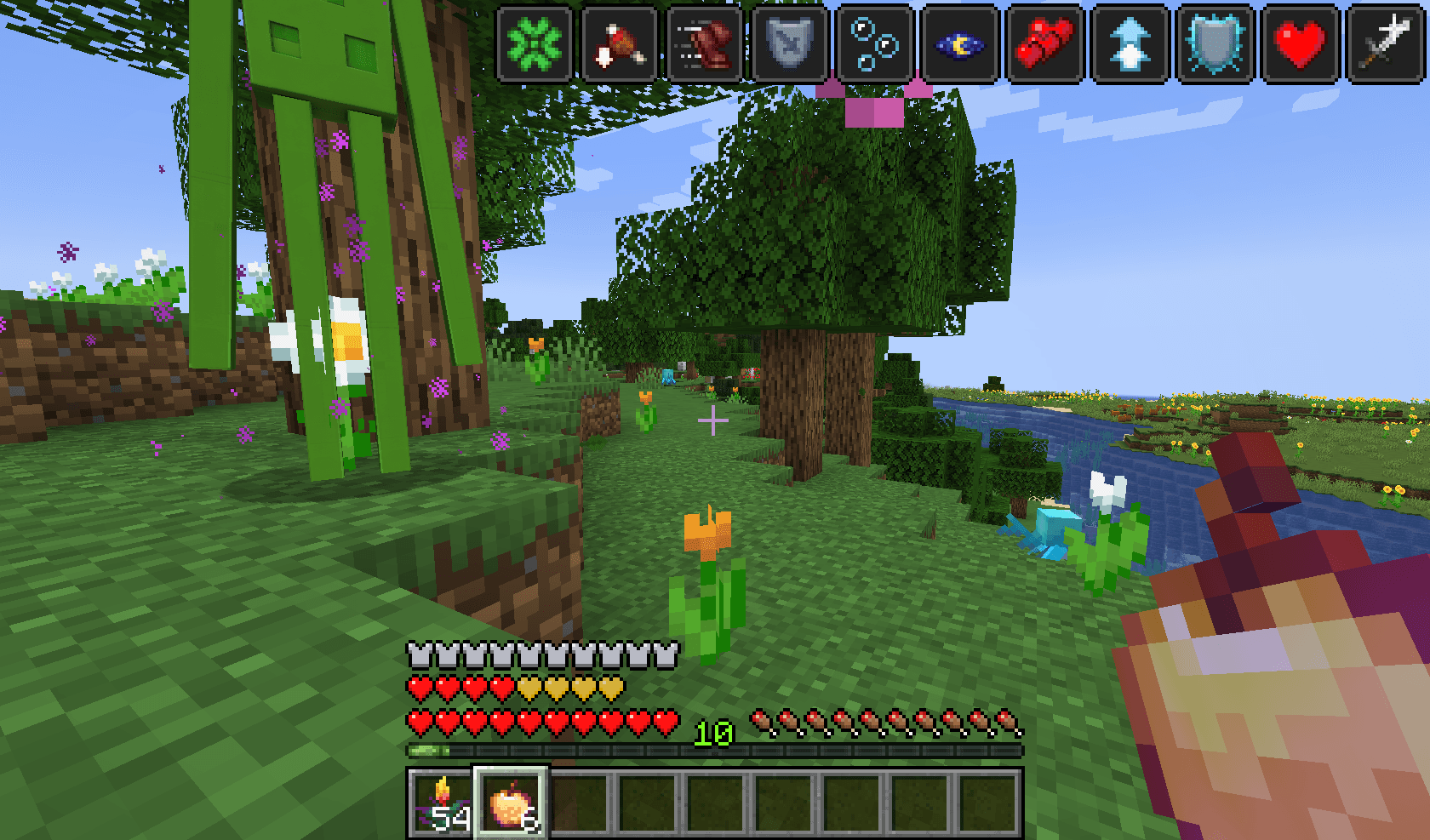Select the golden apple hotbar slot
The width and height of the screenshot is (1430, 840).
pyautogui.click(x=511, y=803)
